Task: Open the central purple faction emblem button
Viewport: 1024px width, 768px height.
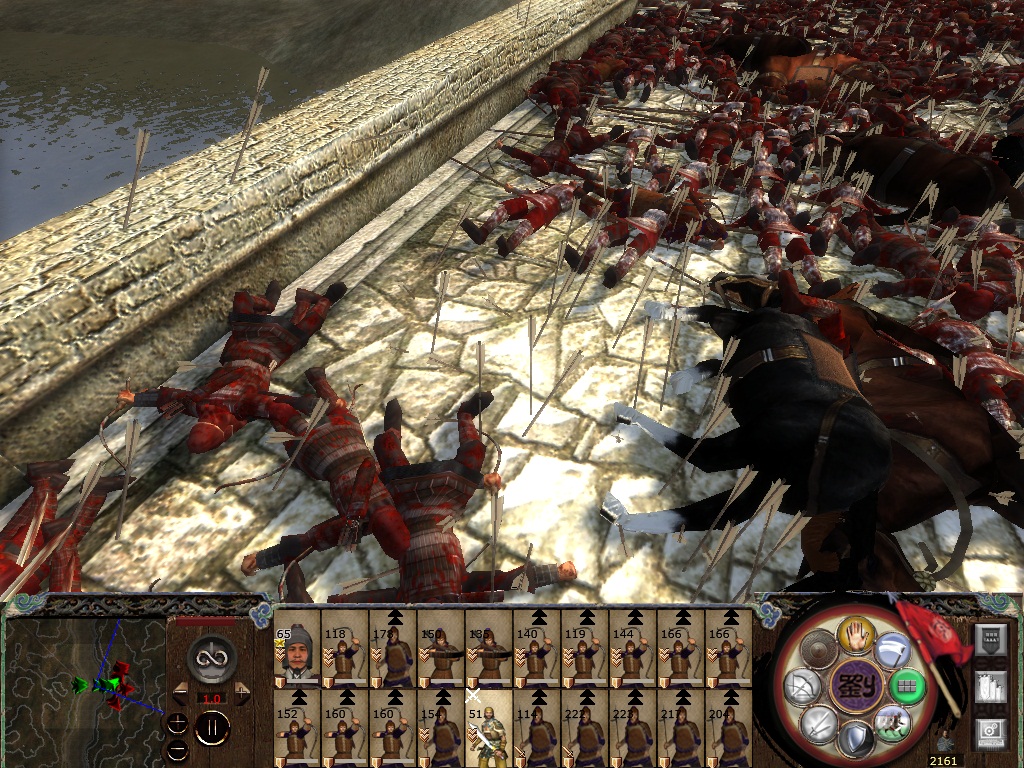Action: coord(855,688)
